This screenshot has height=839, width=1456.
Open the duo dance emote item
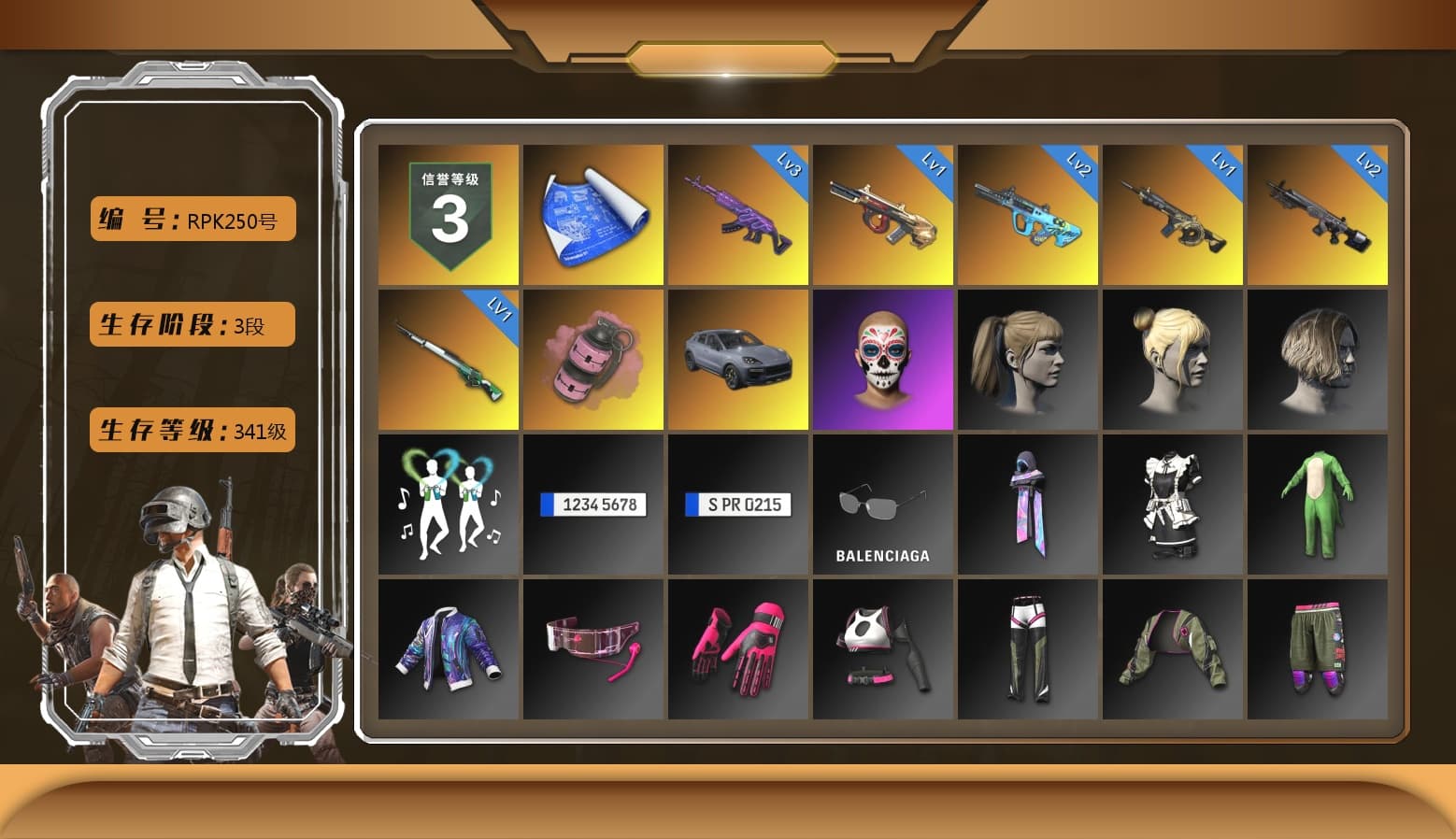(x=447, y=505)
